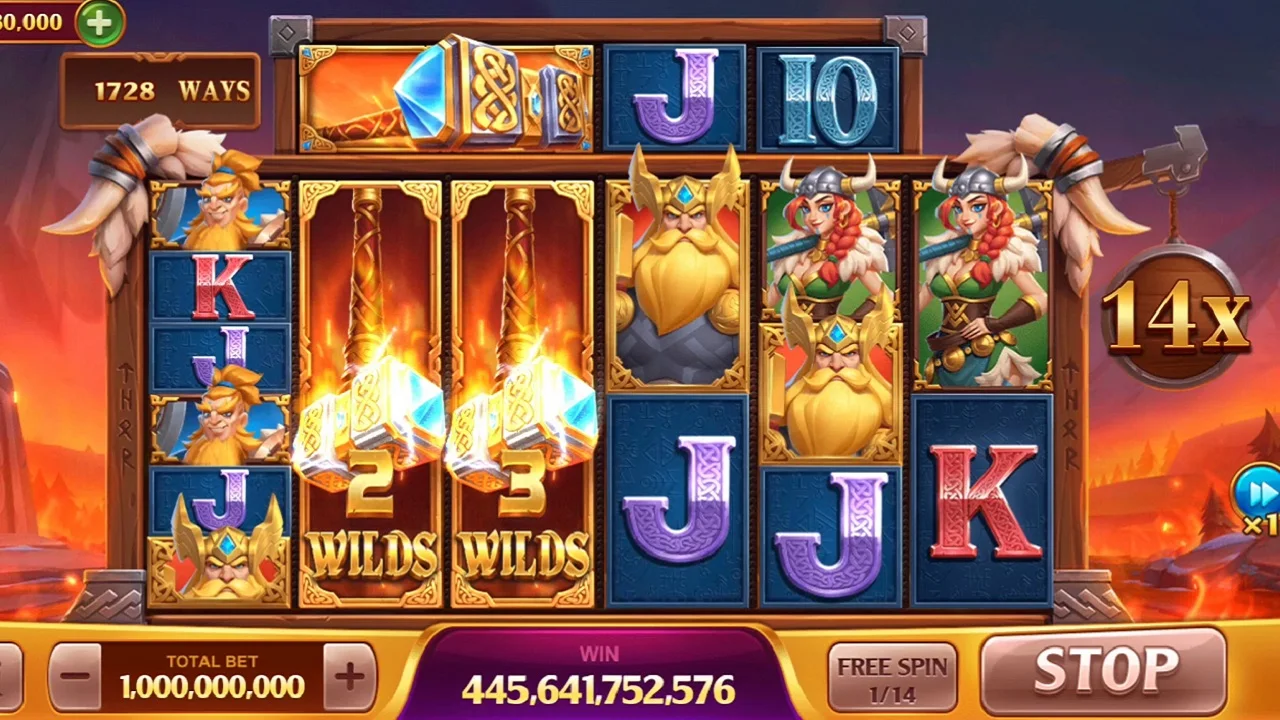
Task: Click the blonde Loki symbol at top of reel one
Action: (x=218, y=215)
